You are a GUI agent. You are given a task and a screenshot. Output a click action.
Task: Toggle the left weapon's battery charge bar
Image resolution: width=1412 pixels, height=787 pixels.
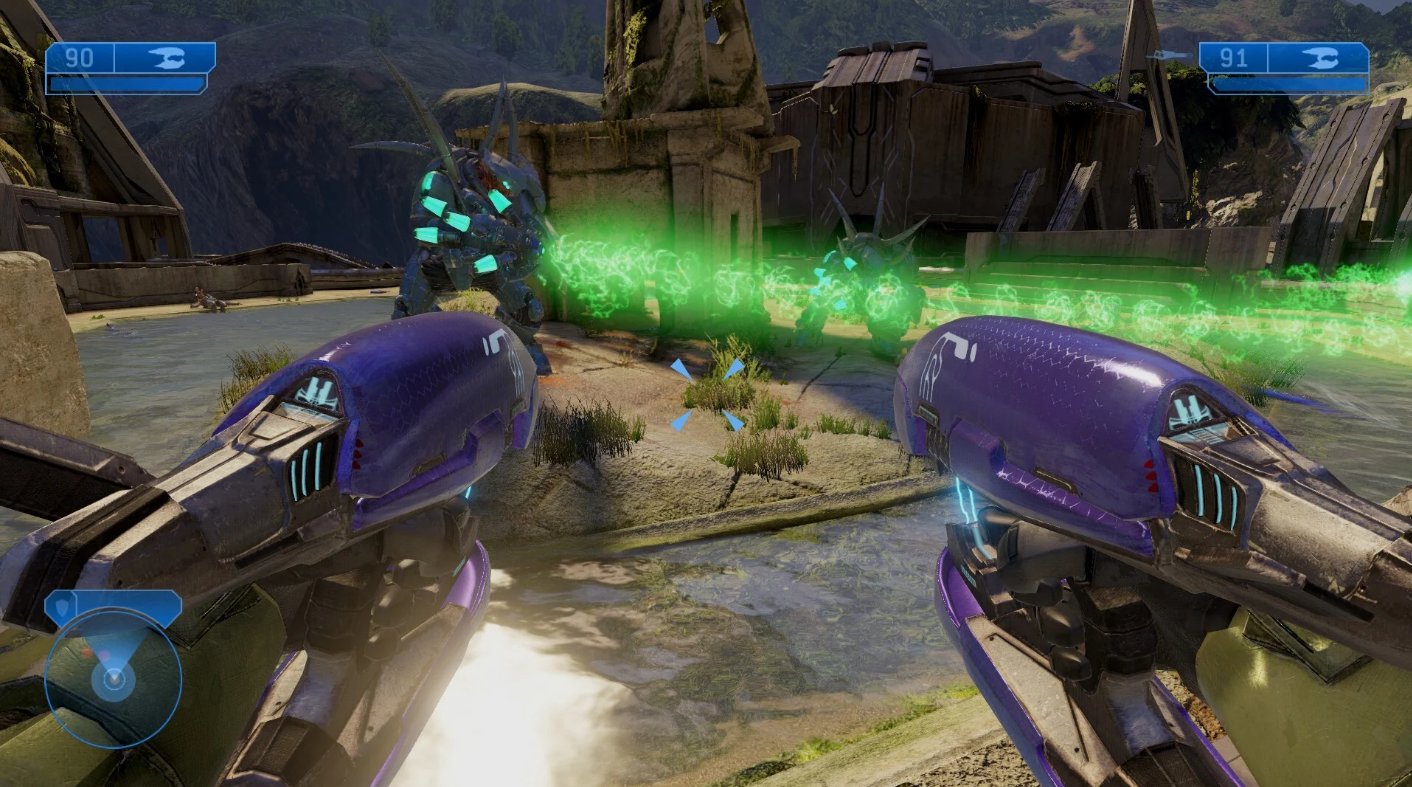pos(125,84)
